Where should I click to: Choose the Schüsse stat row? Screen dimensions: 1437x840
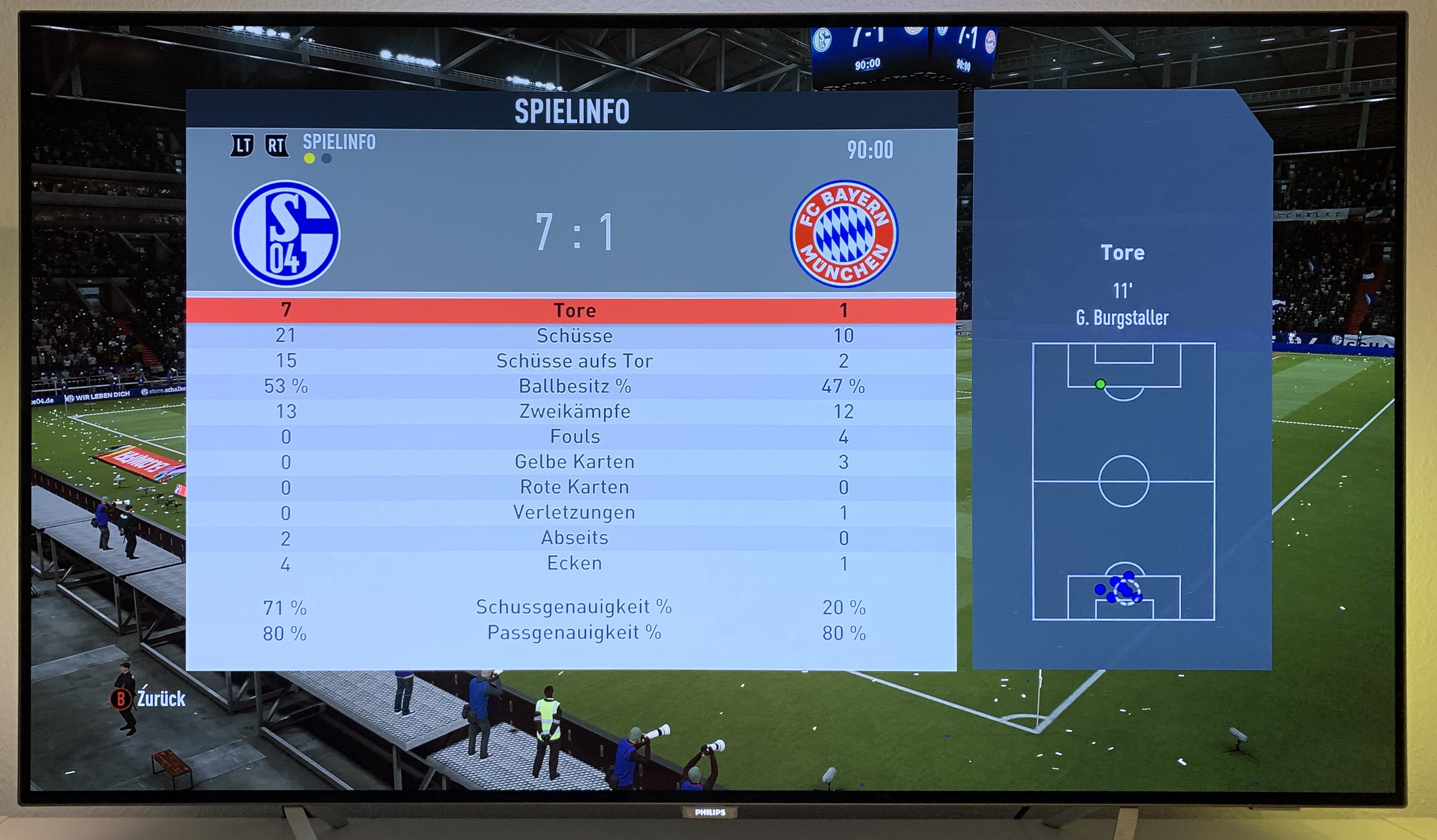click(574, 336)
